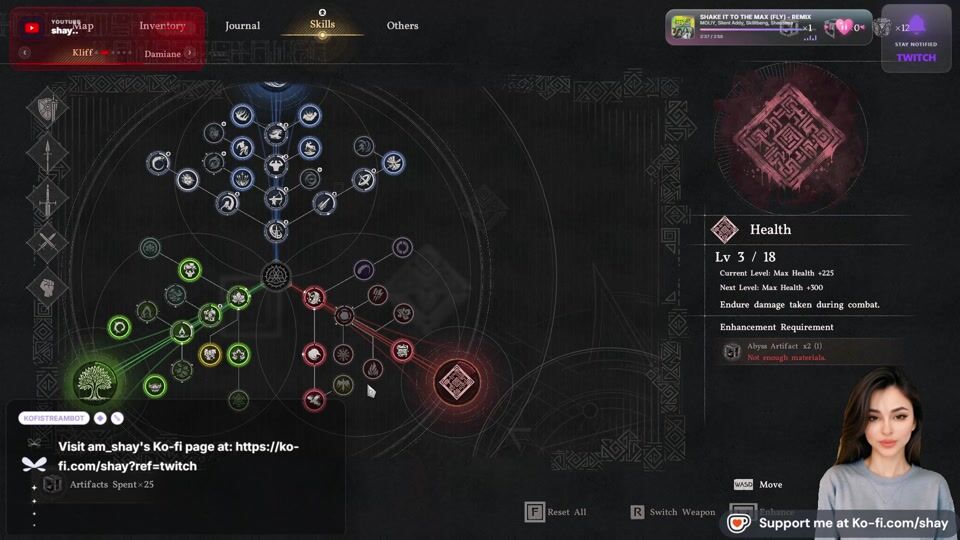Open the Inventory tab
Image resolution: width=960 pixels, height=540 pixels.
point(162,26)
